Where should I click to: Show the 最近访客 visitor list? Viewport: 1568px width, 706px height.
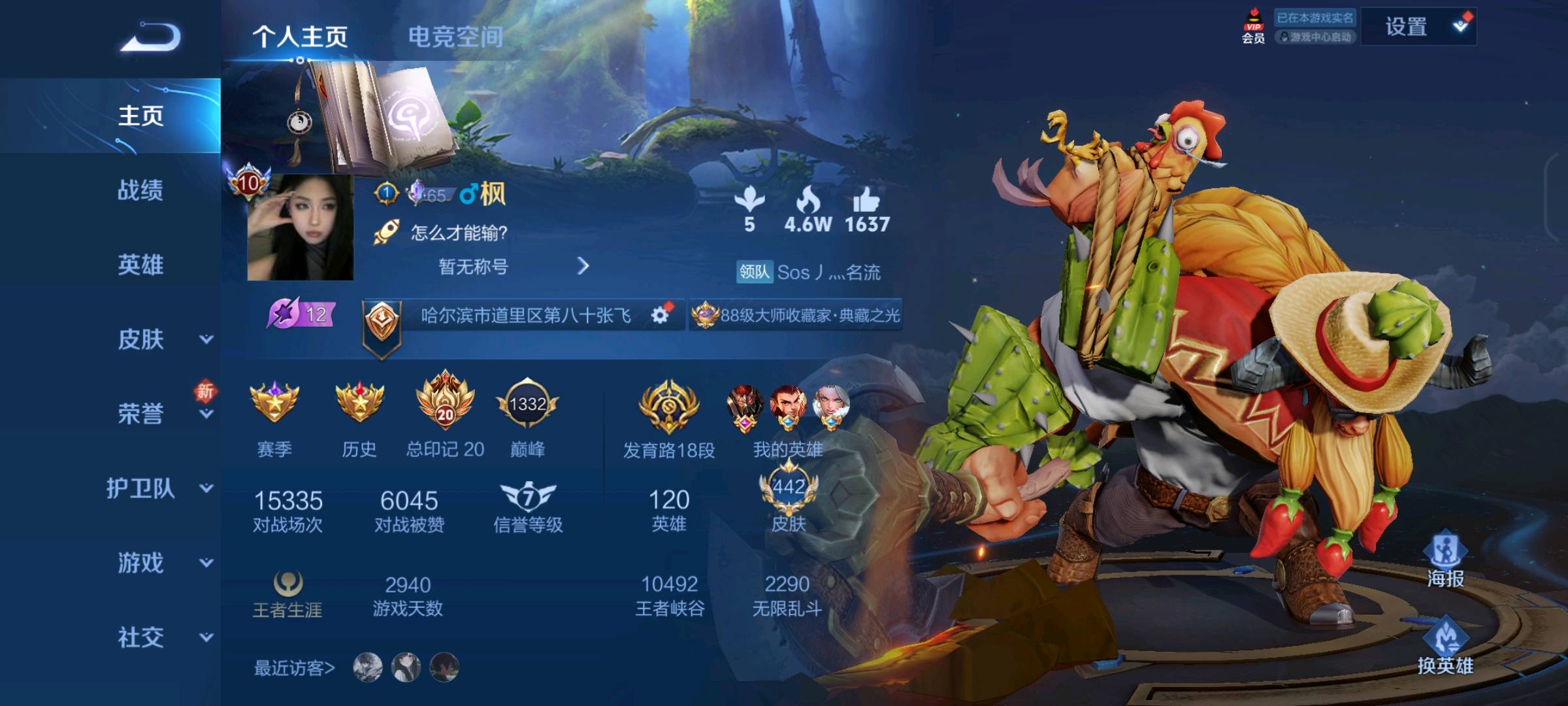295,667
